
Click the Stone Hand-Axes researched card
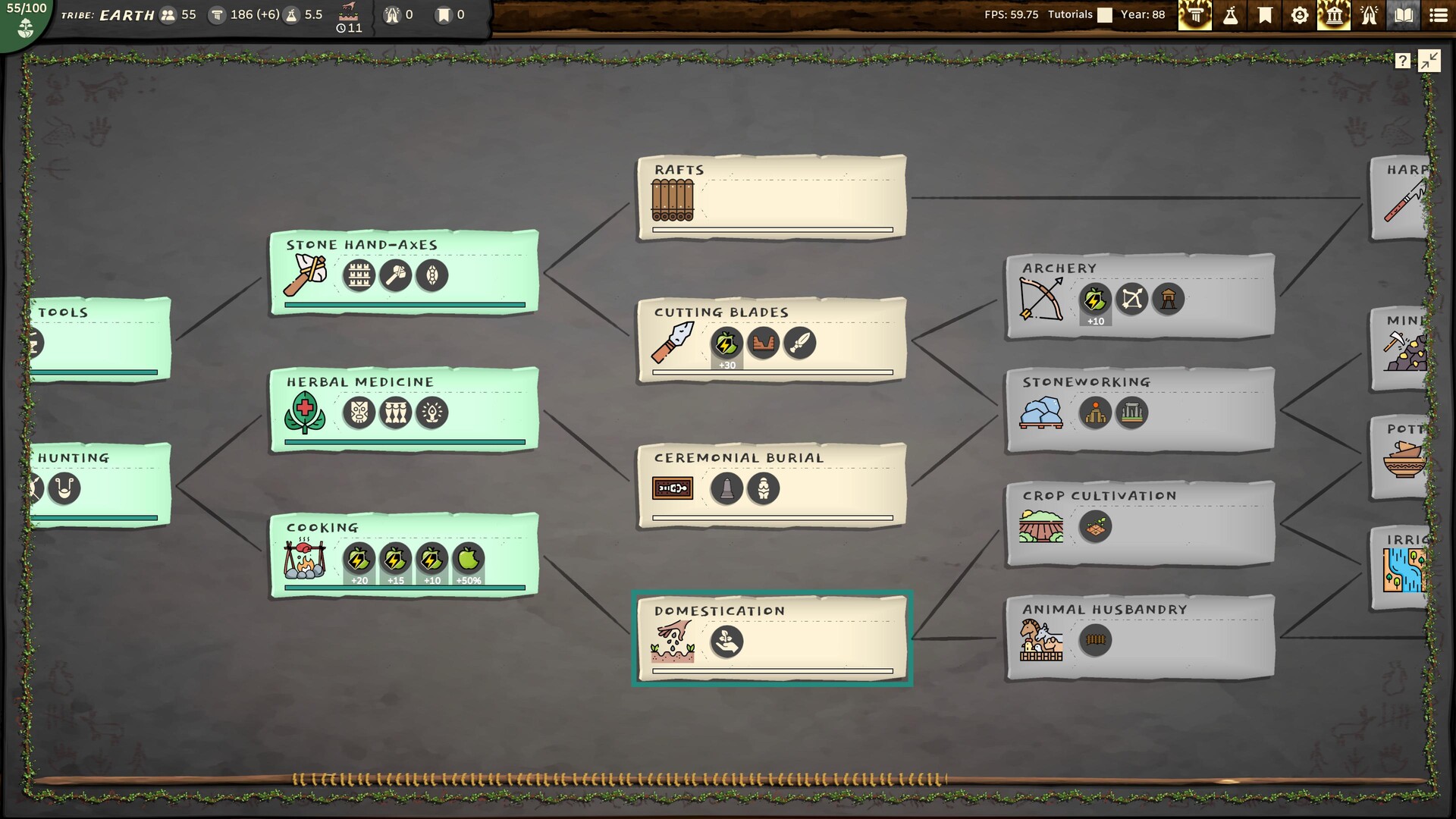point(404,272)
